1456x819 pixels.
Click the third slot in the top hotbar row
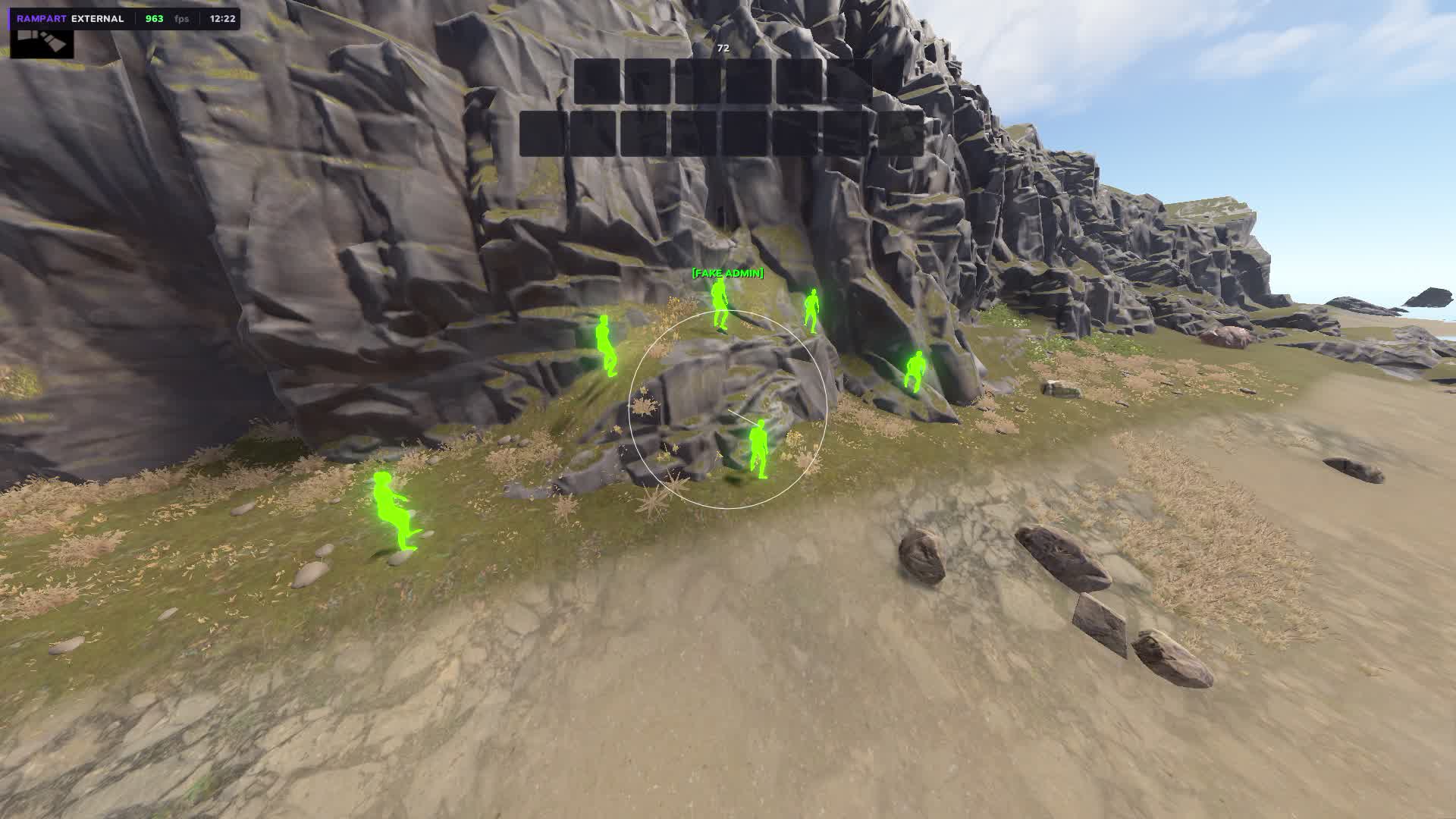[x=699, y=81]
